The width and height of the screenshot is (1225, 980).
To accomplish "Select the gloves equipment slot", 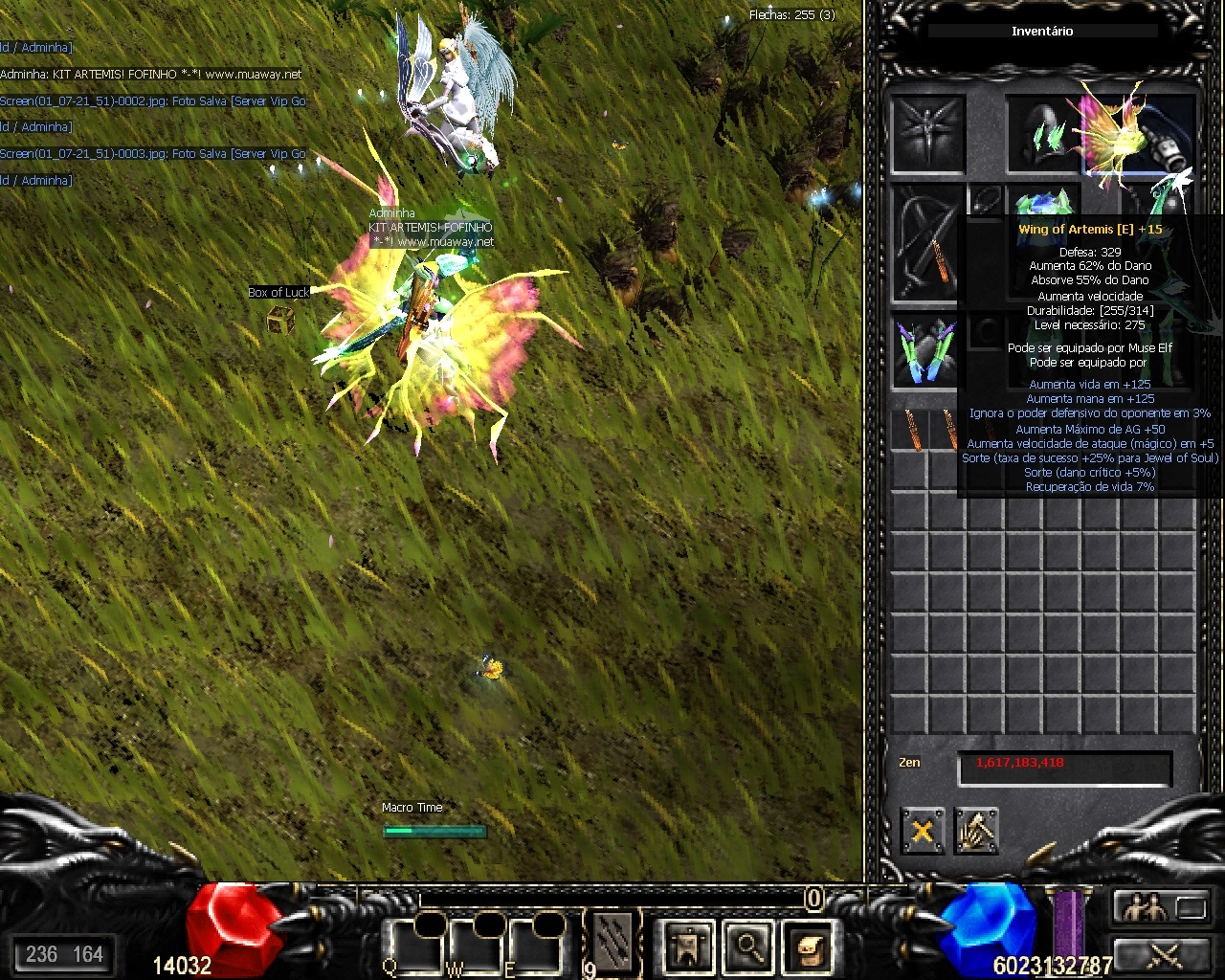I will pyautogui.click(x=926, y=350).
